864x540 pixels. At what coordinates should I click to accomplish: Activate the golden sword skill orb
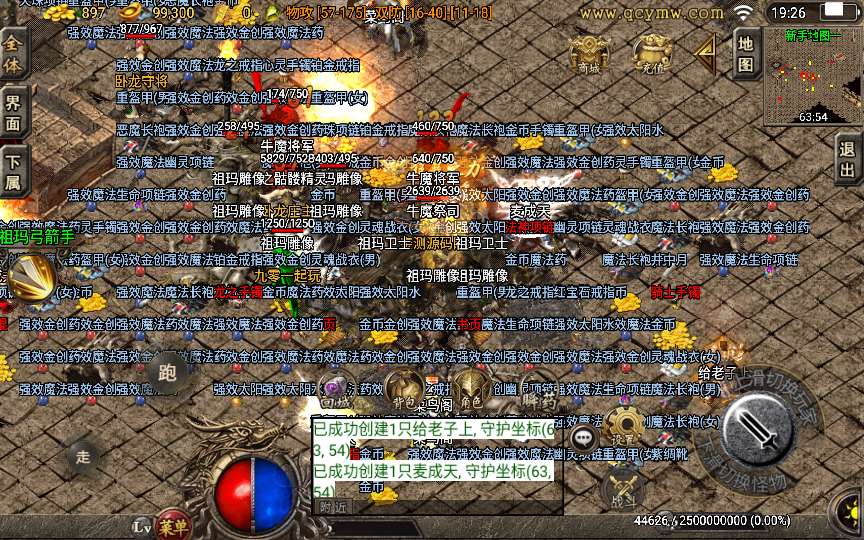[x=29, y=278]
